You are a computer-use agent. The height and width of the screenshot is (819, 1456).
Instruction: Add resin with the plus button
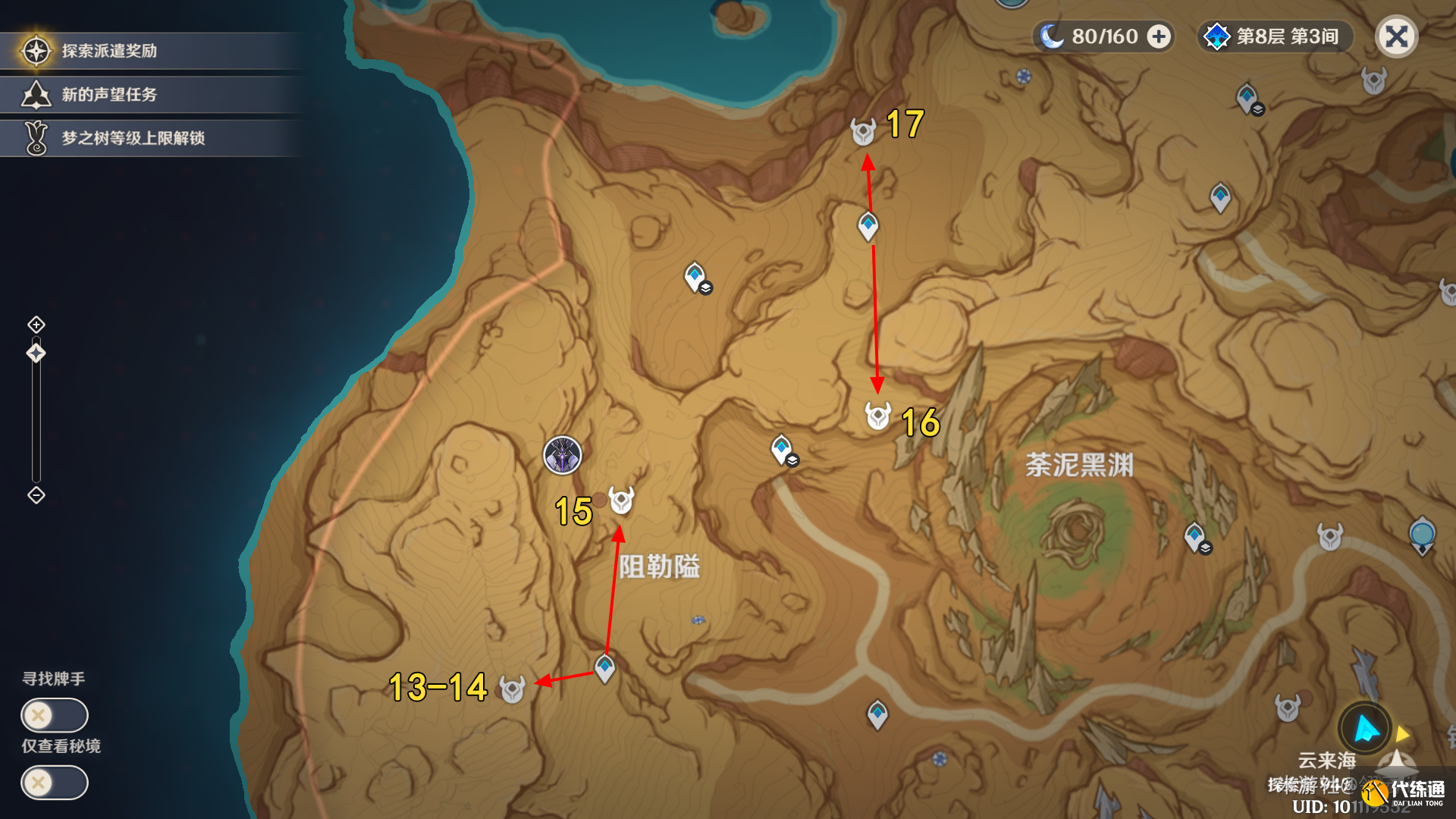pos(1159,36)
